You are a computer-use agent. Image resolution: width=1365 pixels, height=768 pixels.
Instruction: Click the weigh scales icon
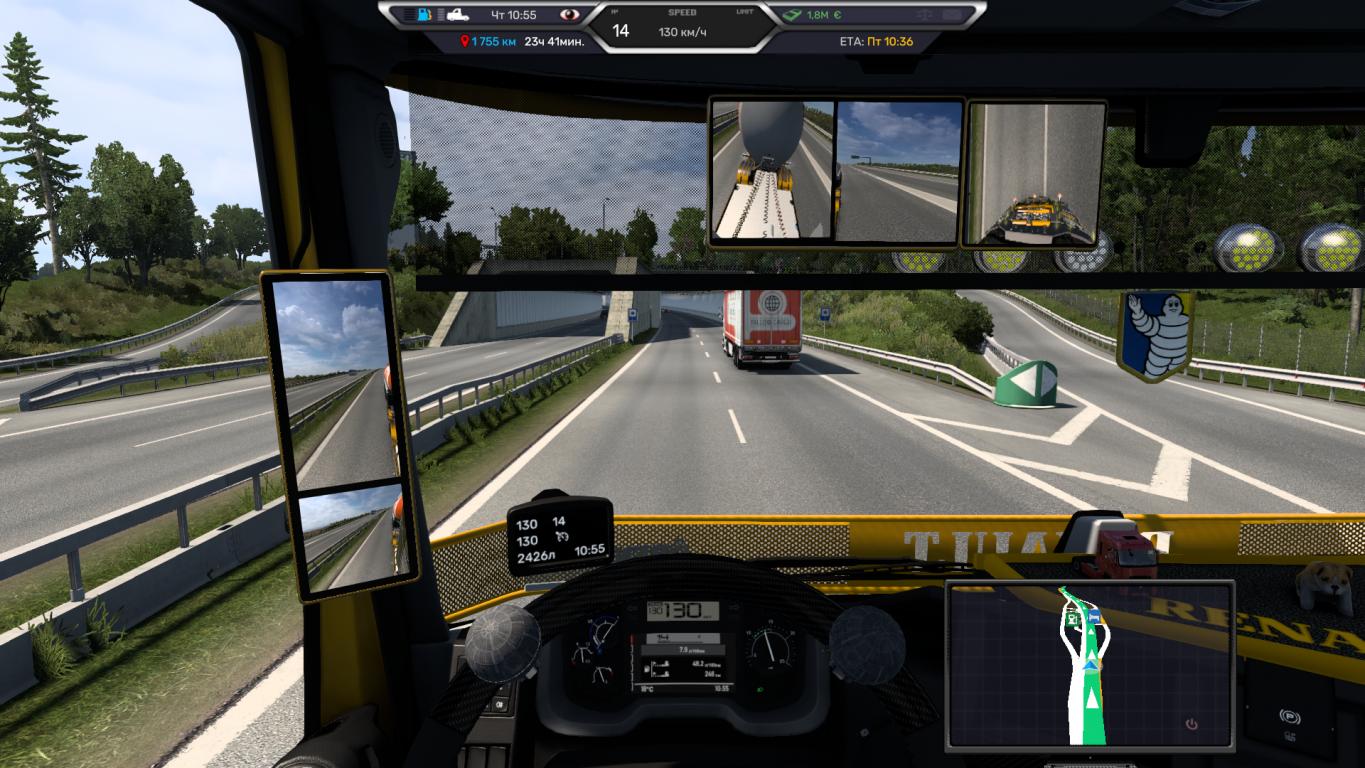coord(923,15)
